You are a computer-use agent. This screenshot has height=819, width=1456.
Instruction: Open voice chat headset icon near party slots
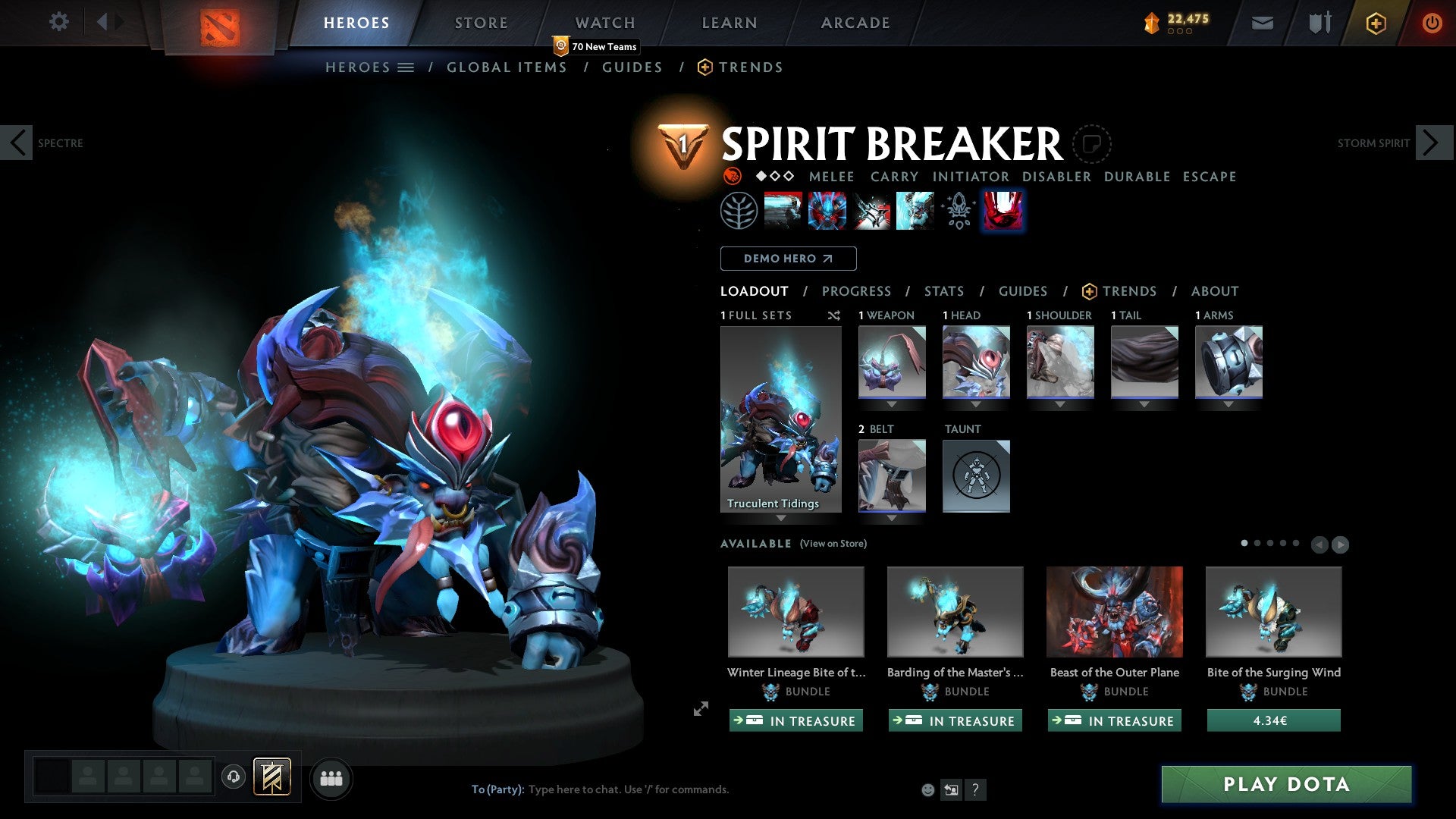point(232,777)
